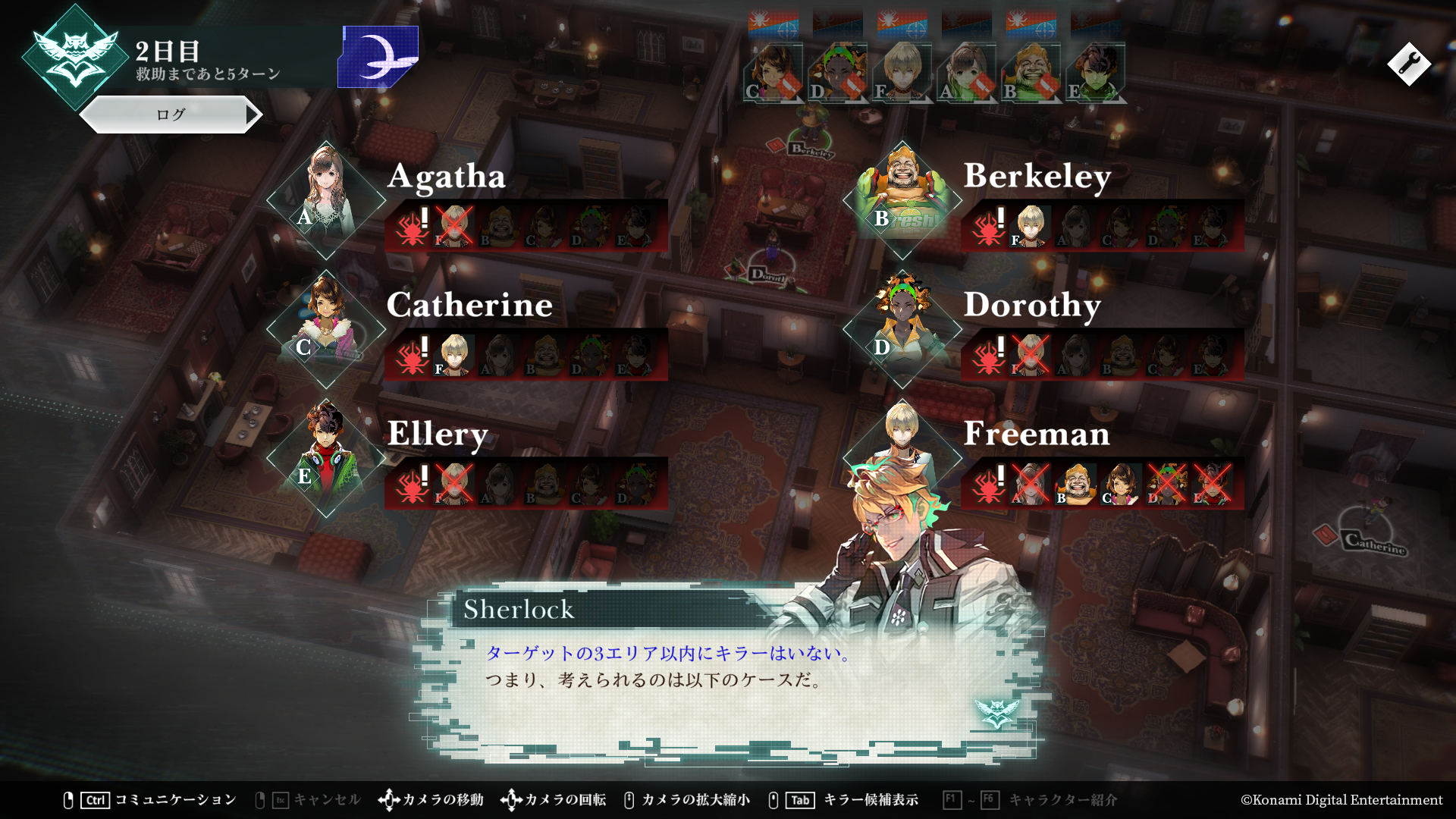Click キャラクター紹介 in the bottom bar
Screen dimensions: 1456x819
[1062, 800]
